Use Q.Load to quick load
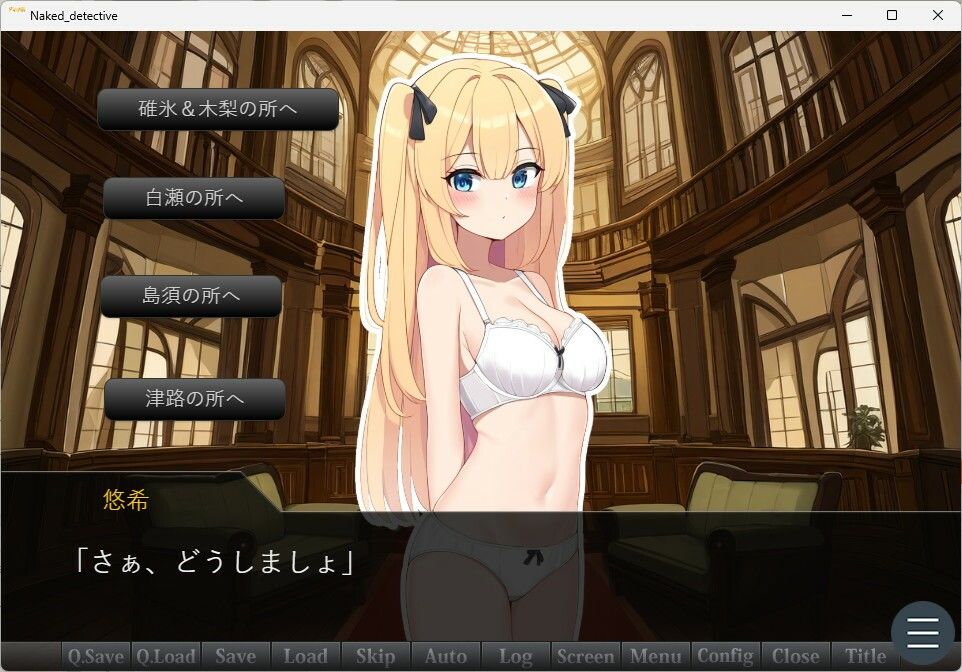The height and width of the screenshot is (672, 962). tap(166, 656)
